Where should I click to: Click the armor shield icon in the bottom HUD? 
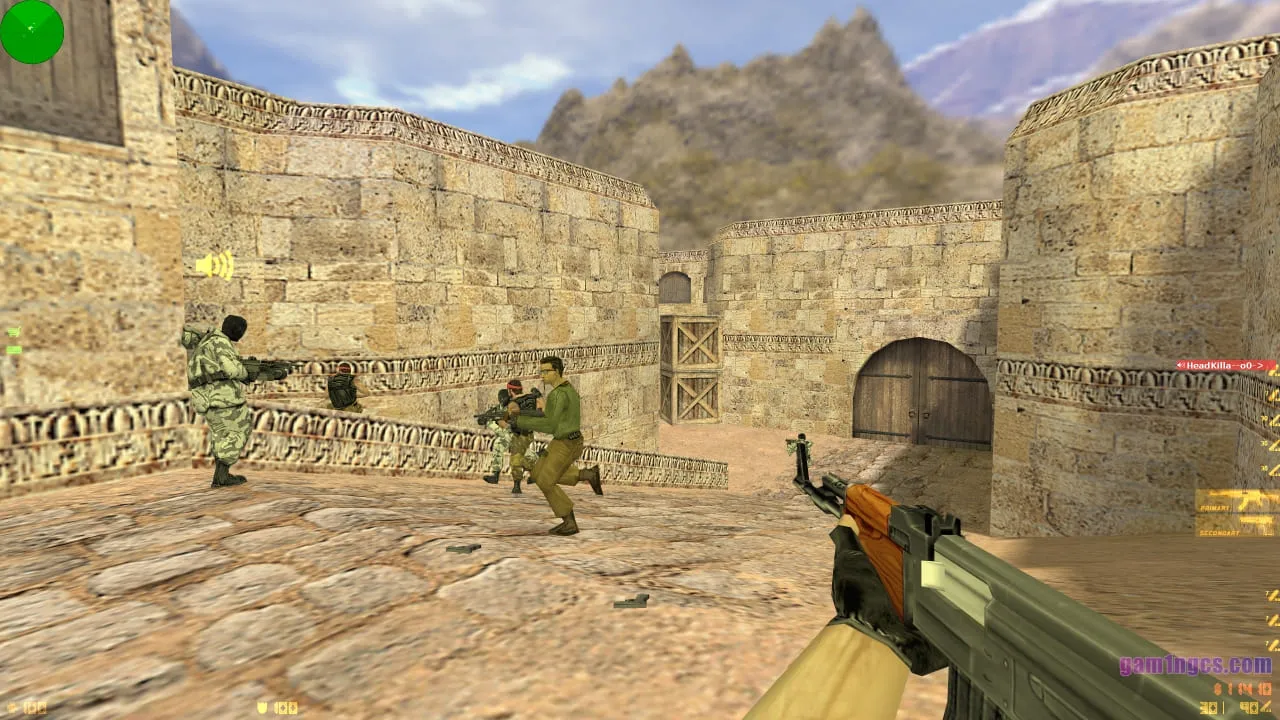tap(262, 707)
